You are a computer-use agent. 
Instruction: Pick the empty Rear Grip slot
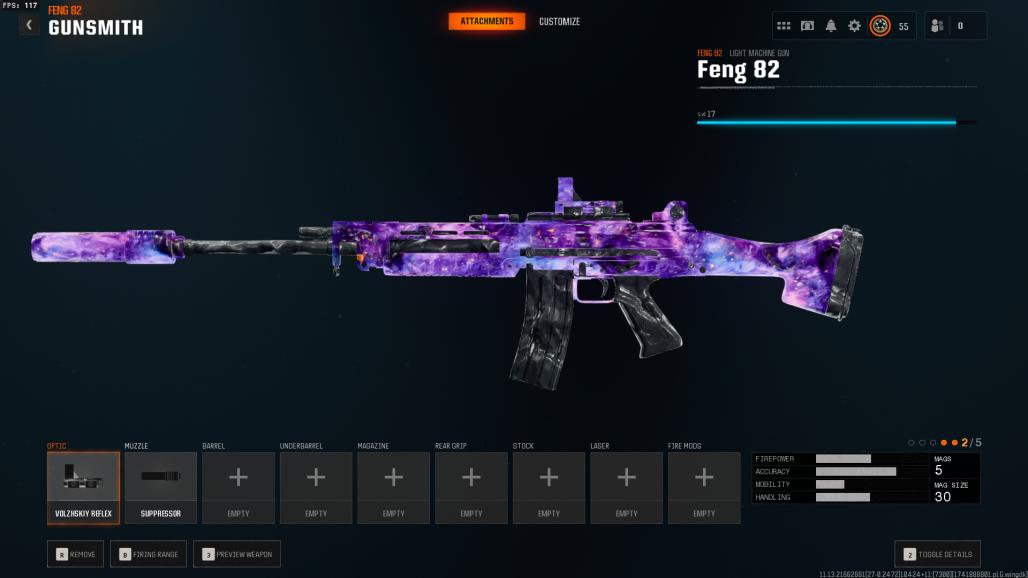tap(471, 488)
